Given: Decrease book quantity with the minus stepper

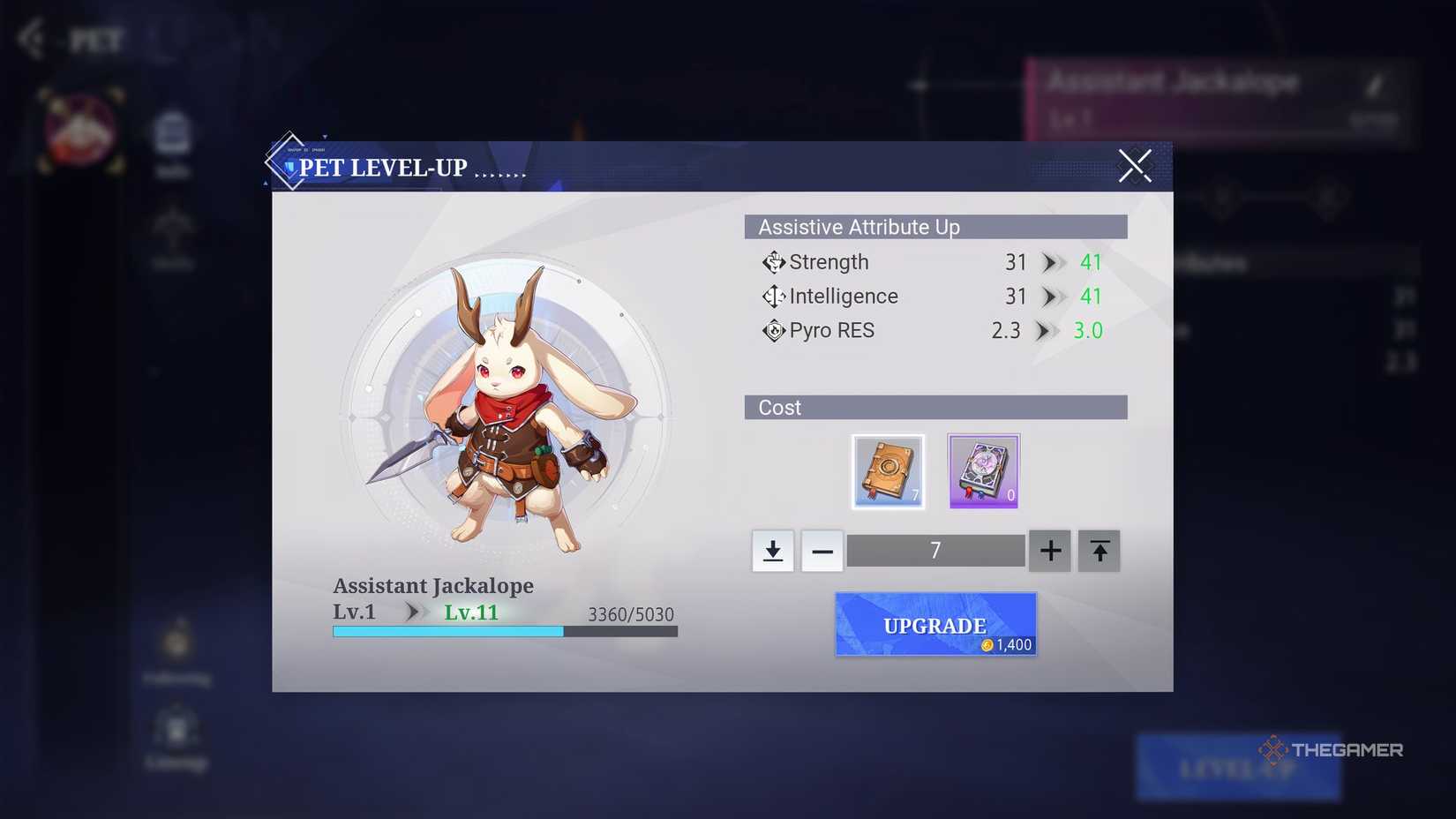Looking at the screenshot, I should coord(822,550).
